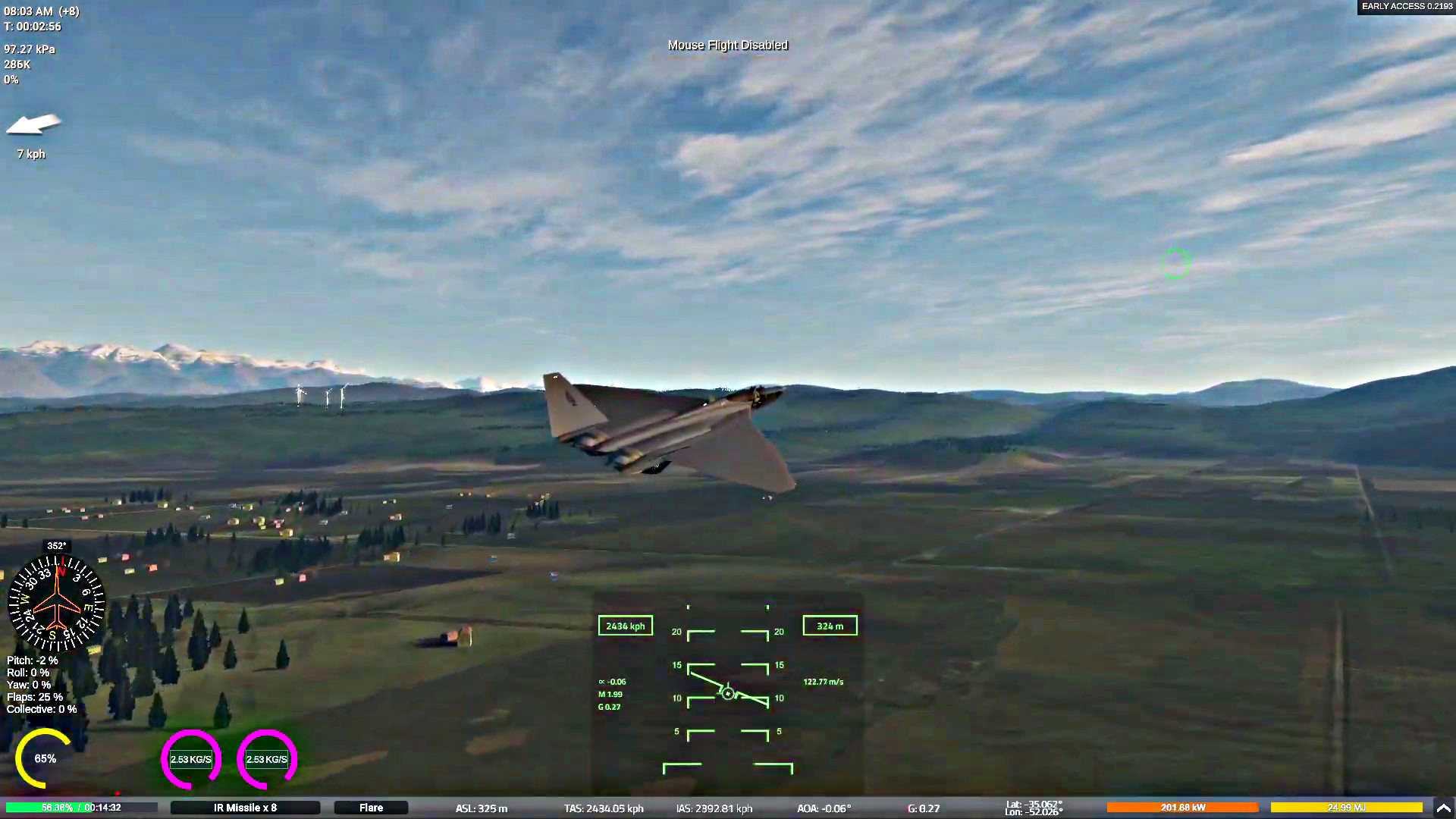Click the compass heading indicator
Screen dimensions: 1456x819
point(56,604)
